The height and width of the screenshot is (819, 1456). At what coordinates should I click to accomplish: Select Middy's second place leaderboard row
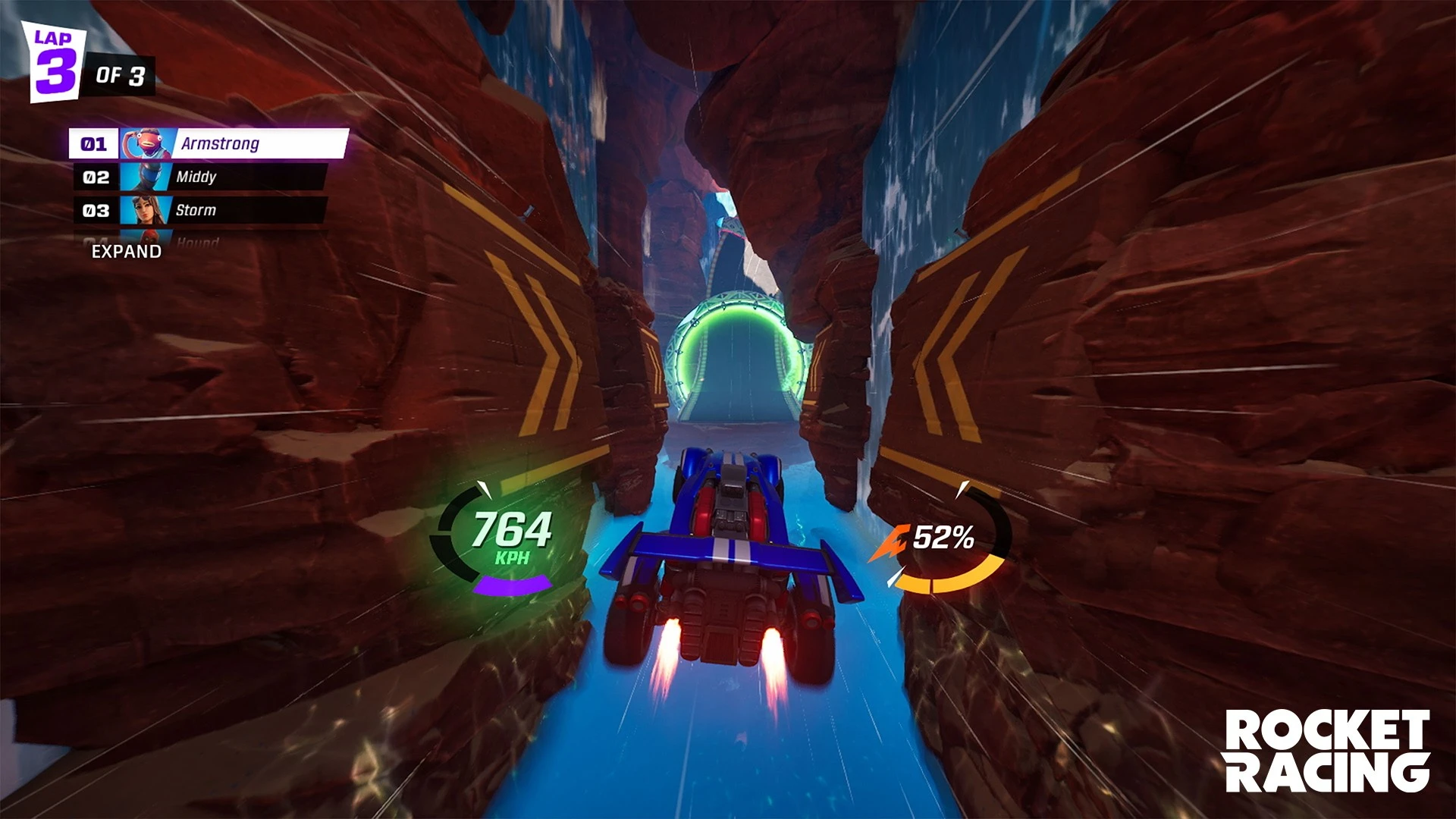(x=203, y=177)
